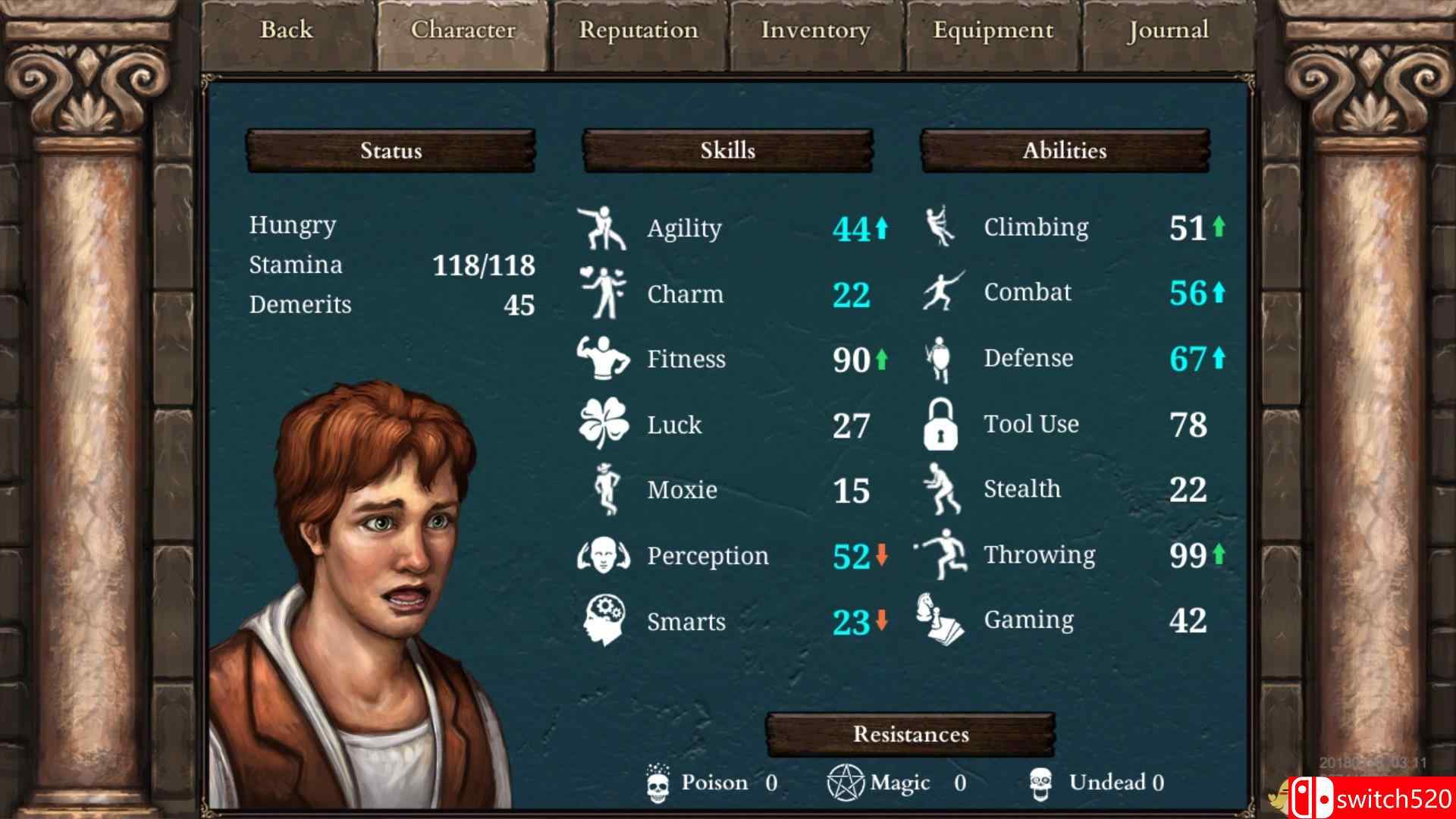The height and width of the screenshot is (819, 1456).
Task: Click the Climbing ability icon
Action: click(x=940, y=226)
